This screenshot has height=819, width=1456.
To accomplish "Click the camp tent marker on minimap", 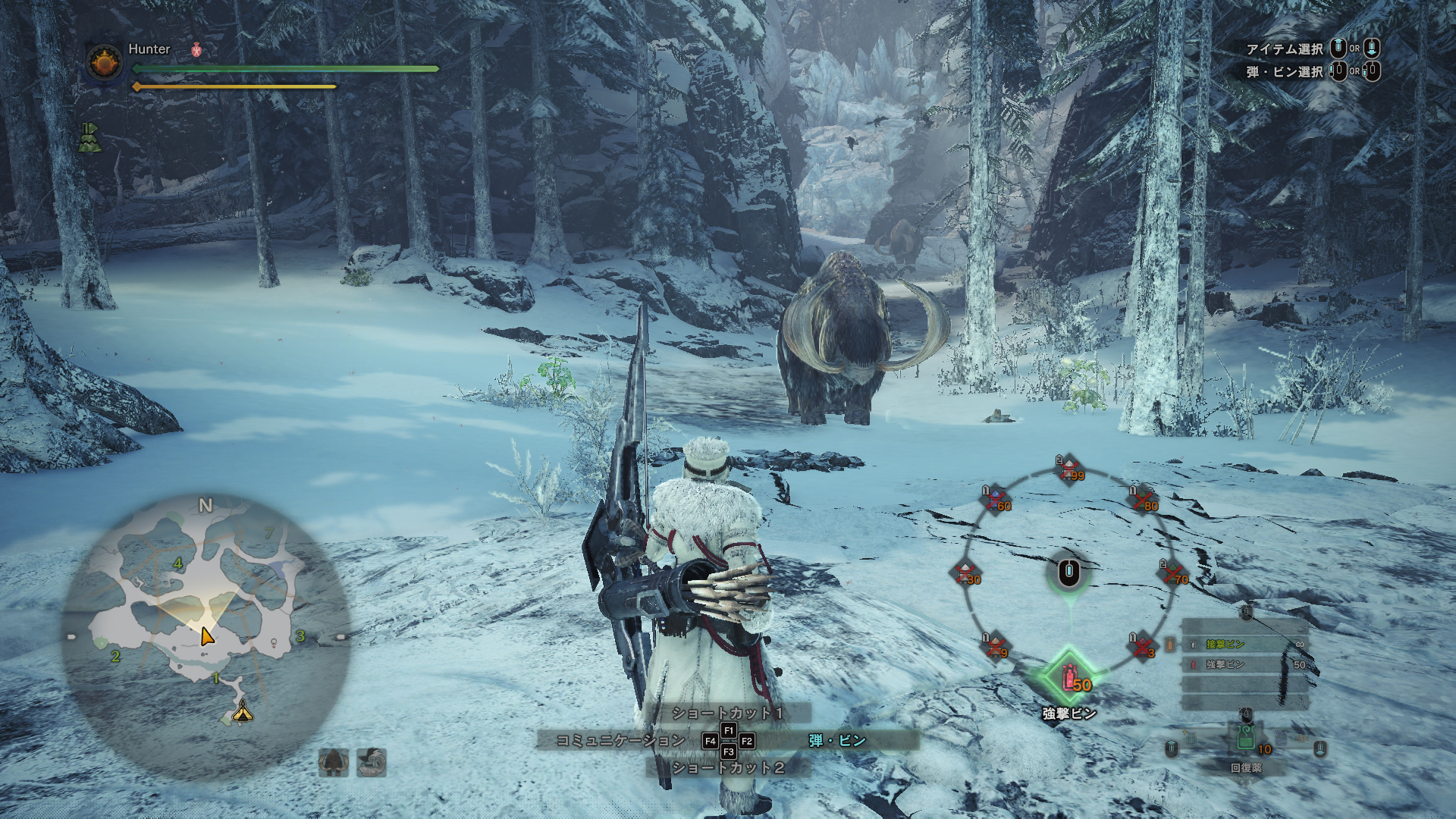I will (x=243, y=711).
